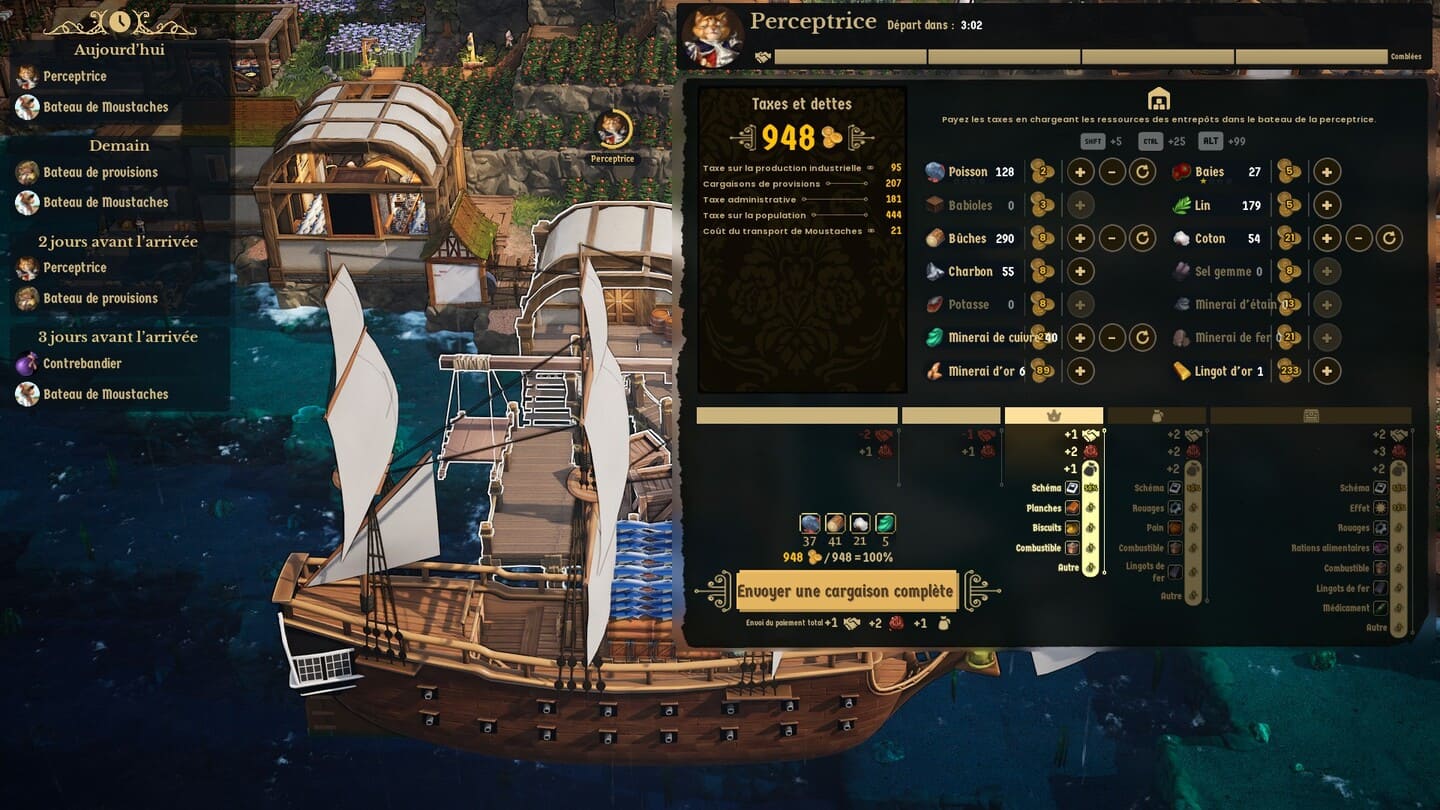This screenshot has width=1440, height=810.
Task: Add Baies to the tax payment
Action: click(x=1326, y=172)
